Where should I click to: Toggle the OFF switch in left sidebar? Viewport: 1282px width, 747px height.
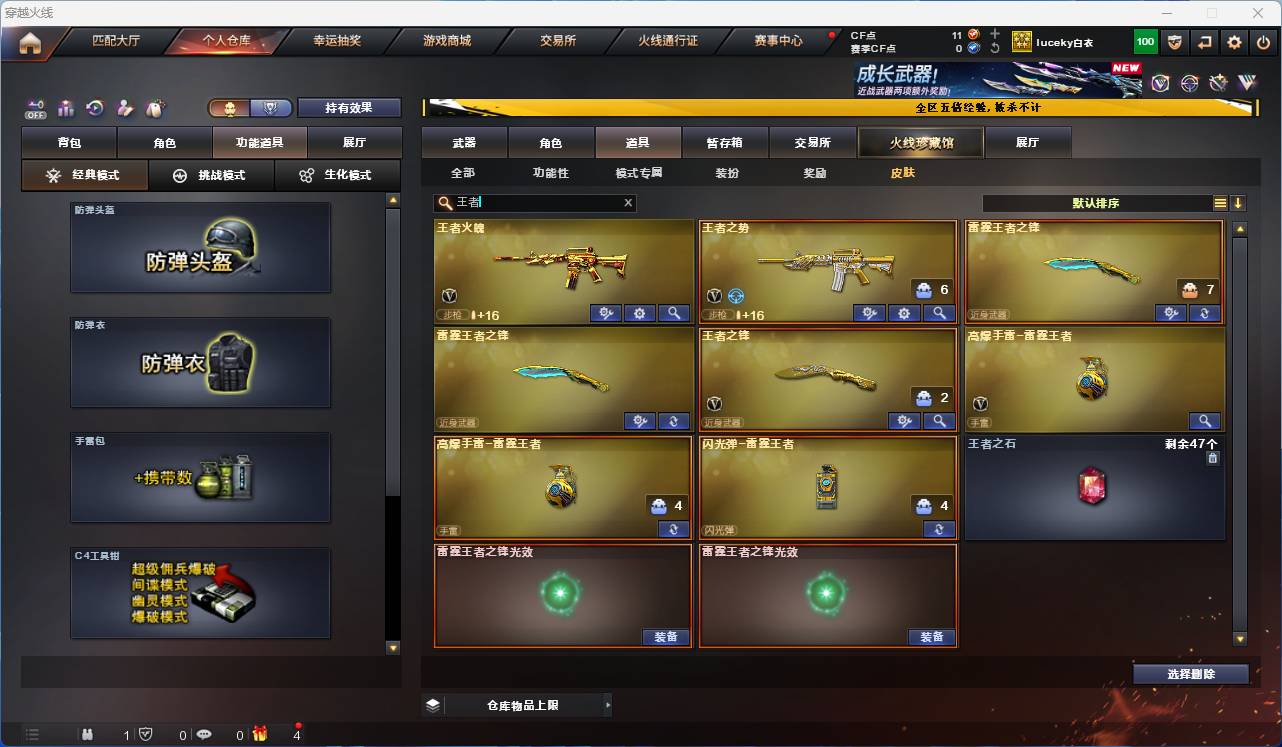[34, 108]
